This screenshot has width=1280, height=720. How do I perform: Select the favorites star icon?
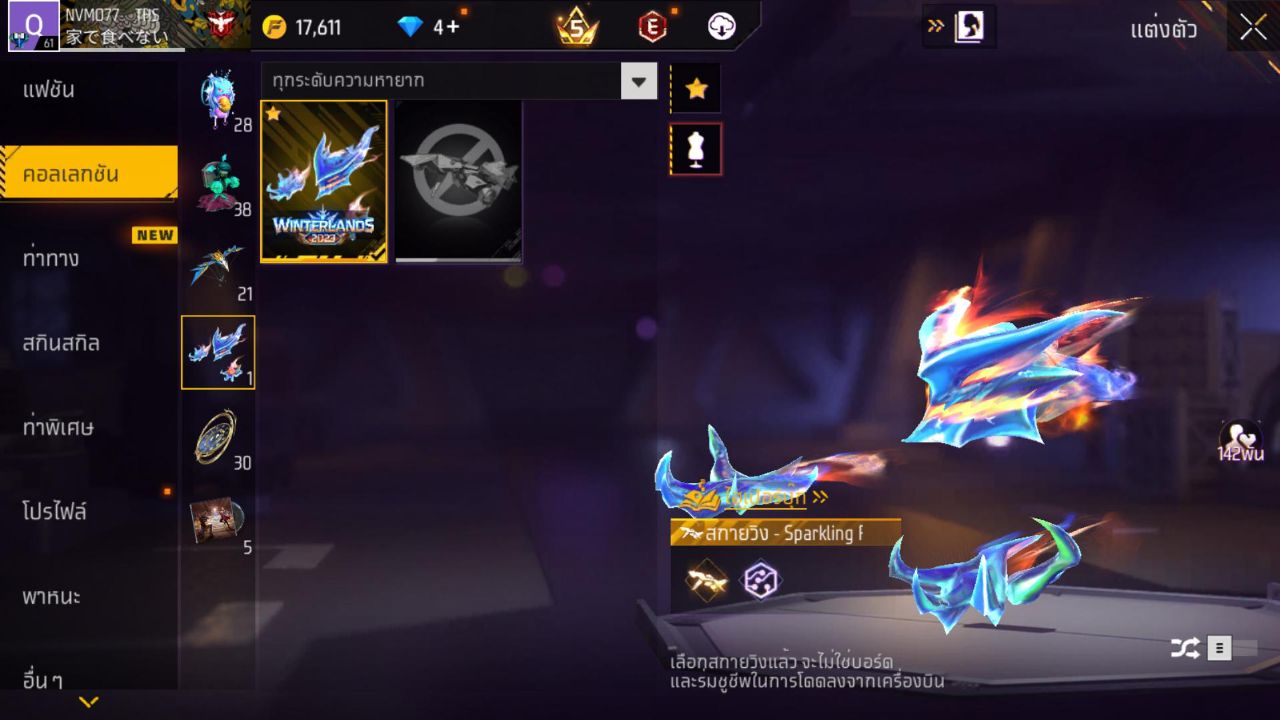tap(696, 88)
